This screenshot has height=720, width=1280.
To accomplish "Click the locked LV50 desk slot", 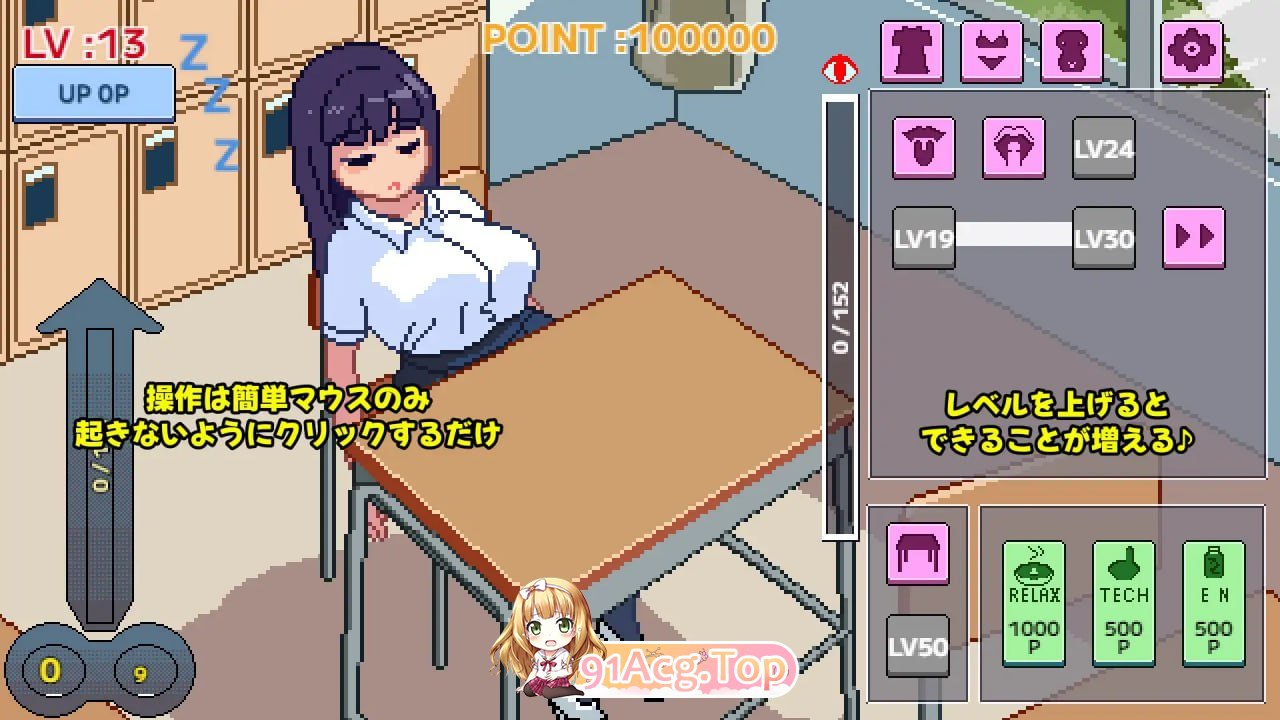I will (918, 645).
